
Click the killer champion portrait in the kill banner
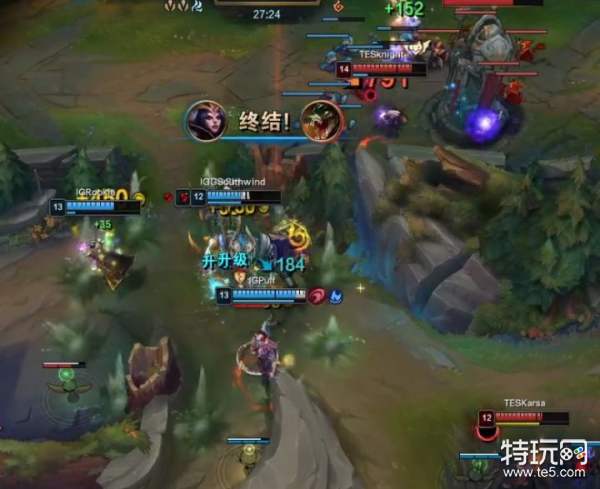[205, 121]
